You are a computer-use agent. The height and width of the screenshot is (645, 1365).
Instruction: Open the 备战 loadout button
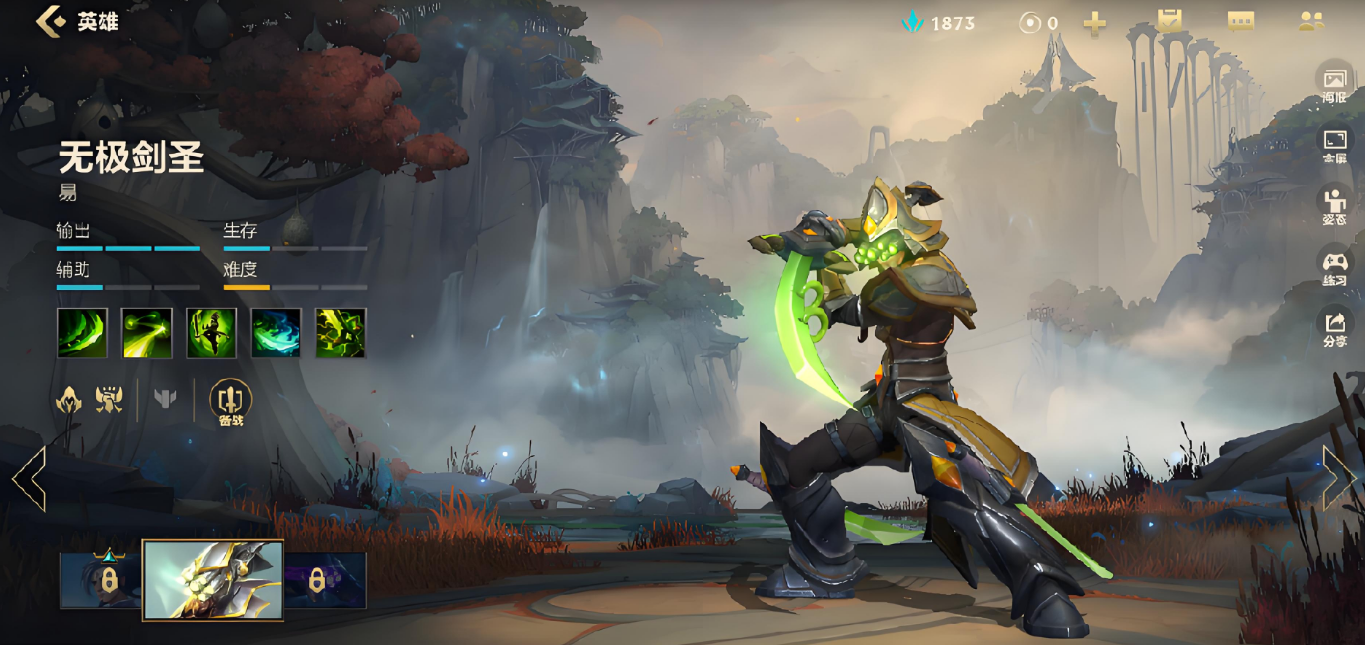point(231,402)
